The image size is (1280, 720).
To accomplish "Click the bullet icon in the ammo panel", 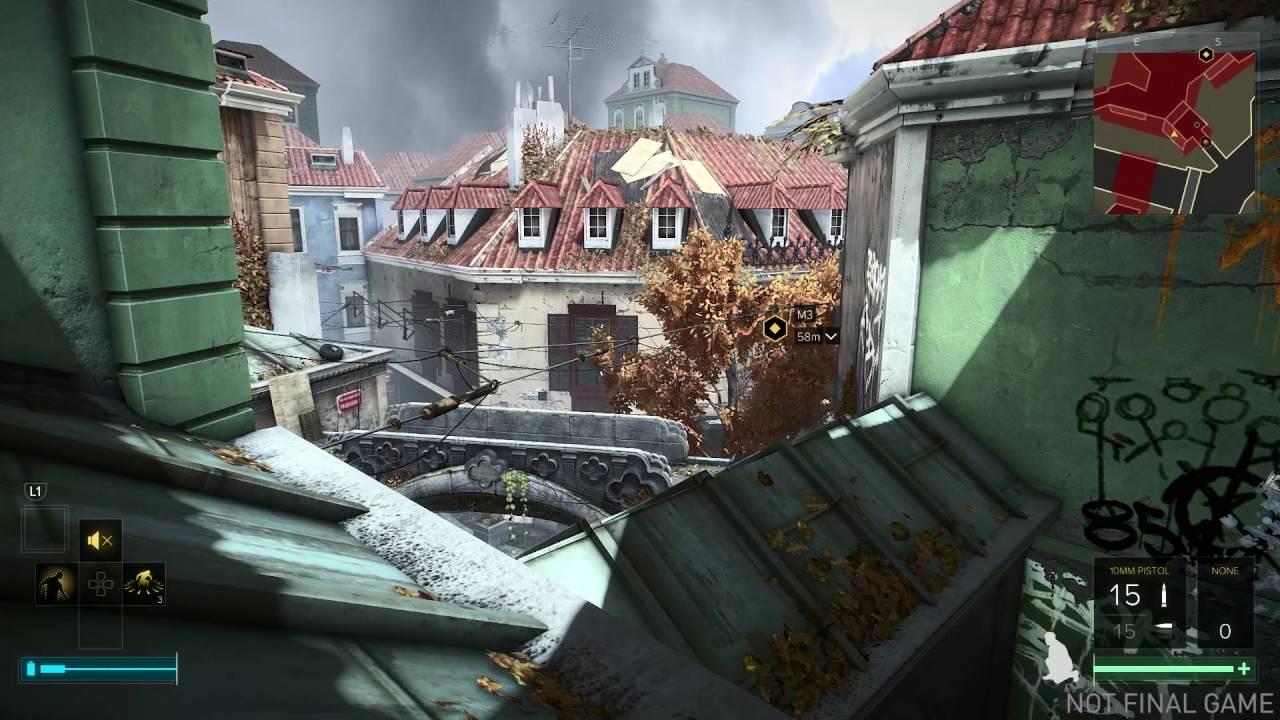I will (x=1164, y=595).
